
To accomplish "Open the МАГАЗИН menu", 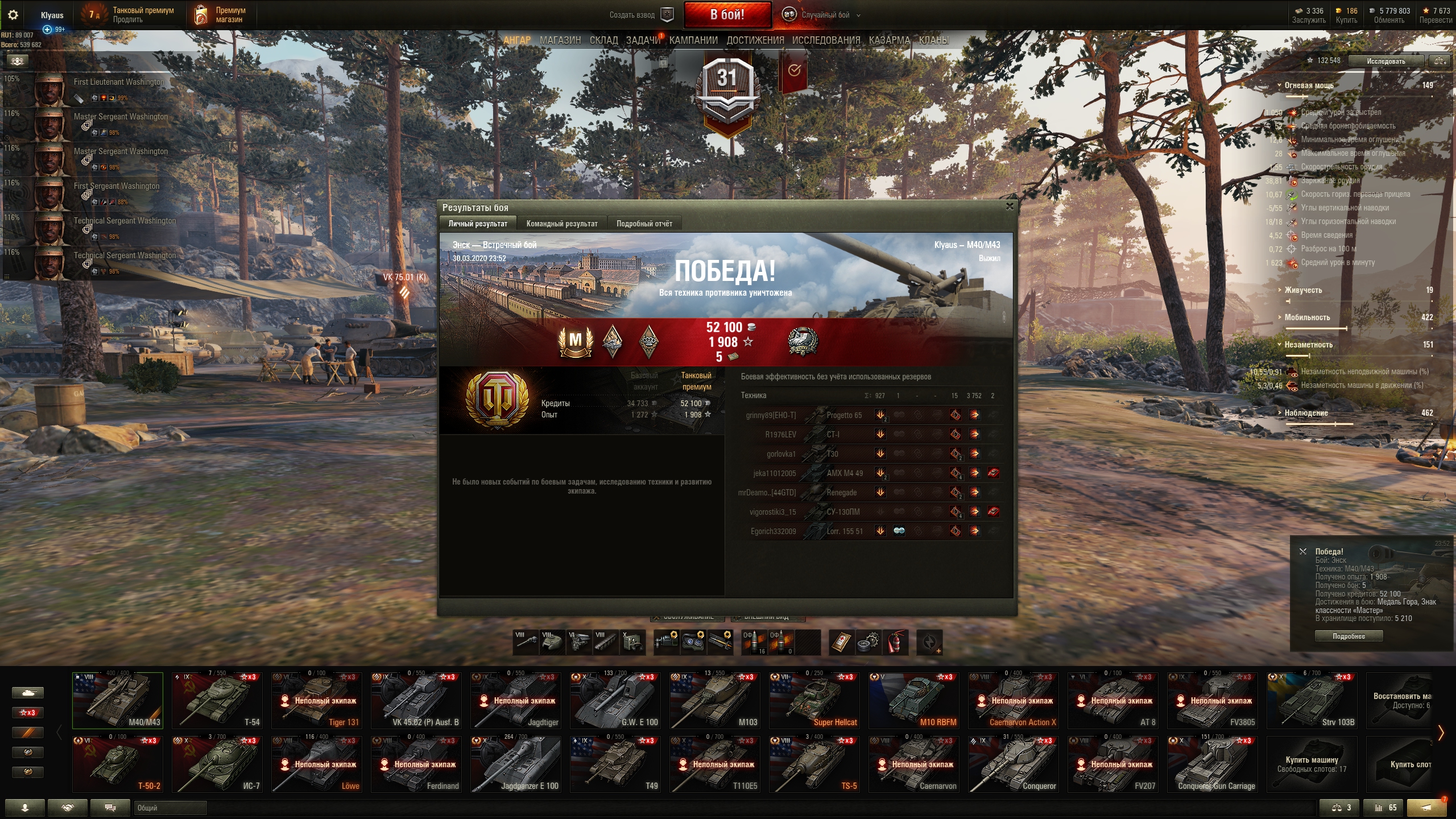I will point(560,40).
